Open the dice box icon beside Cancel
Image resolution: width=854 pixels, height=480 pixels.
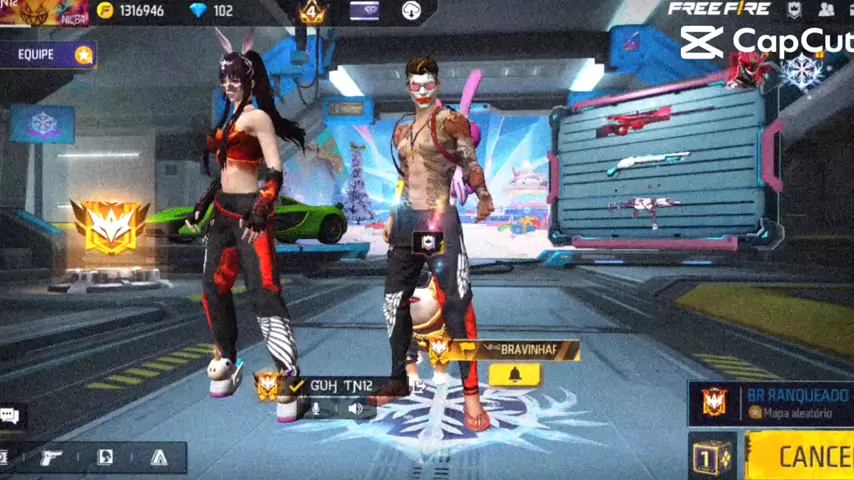click(712, 456)
